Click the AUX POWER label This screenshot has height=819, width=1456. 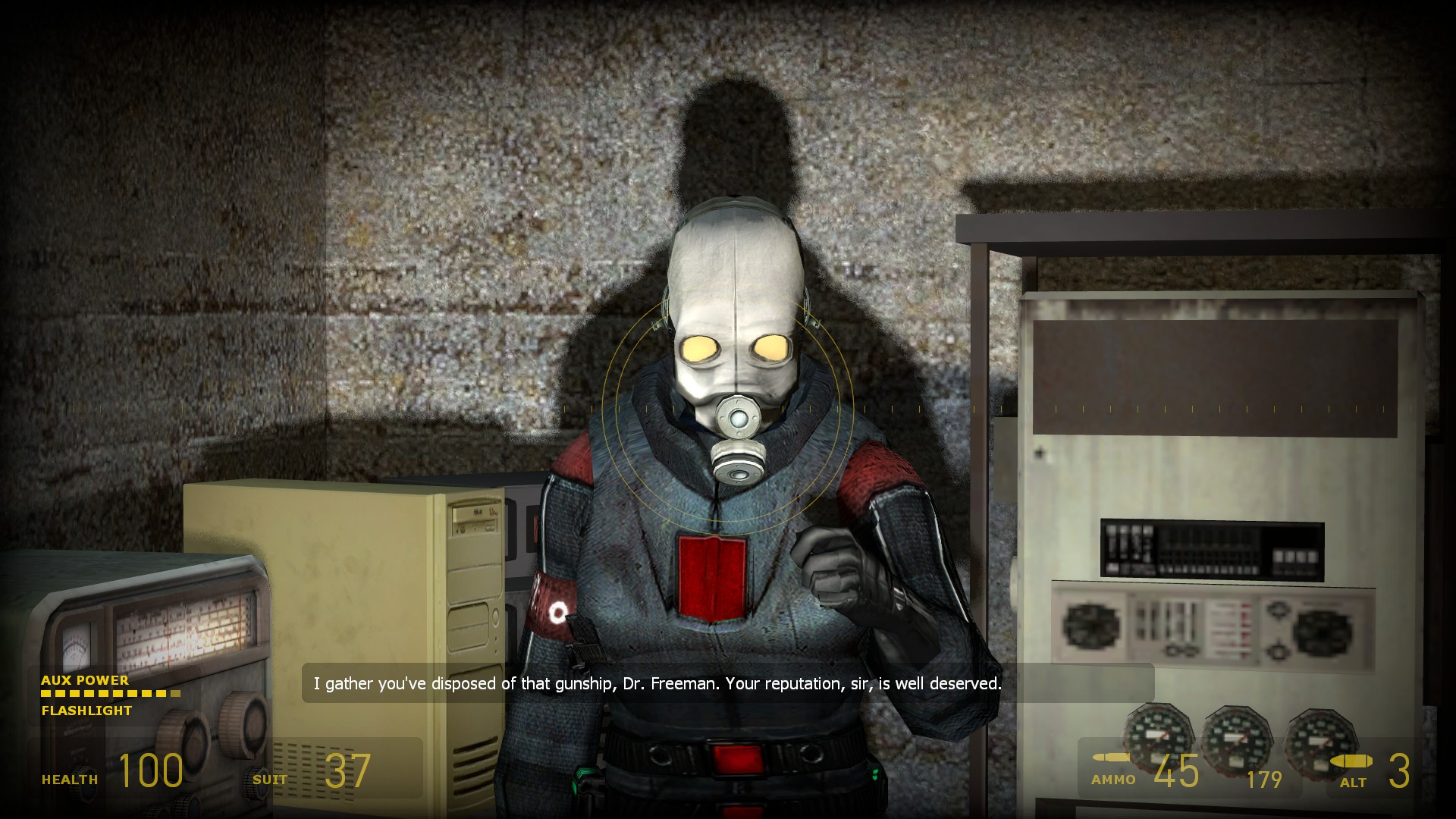85,681
